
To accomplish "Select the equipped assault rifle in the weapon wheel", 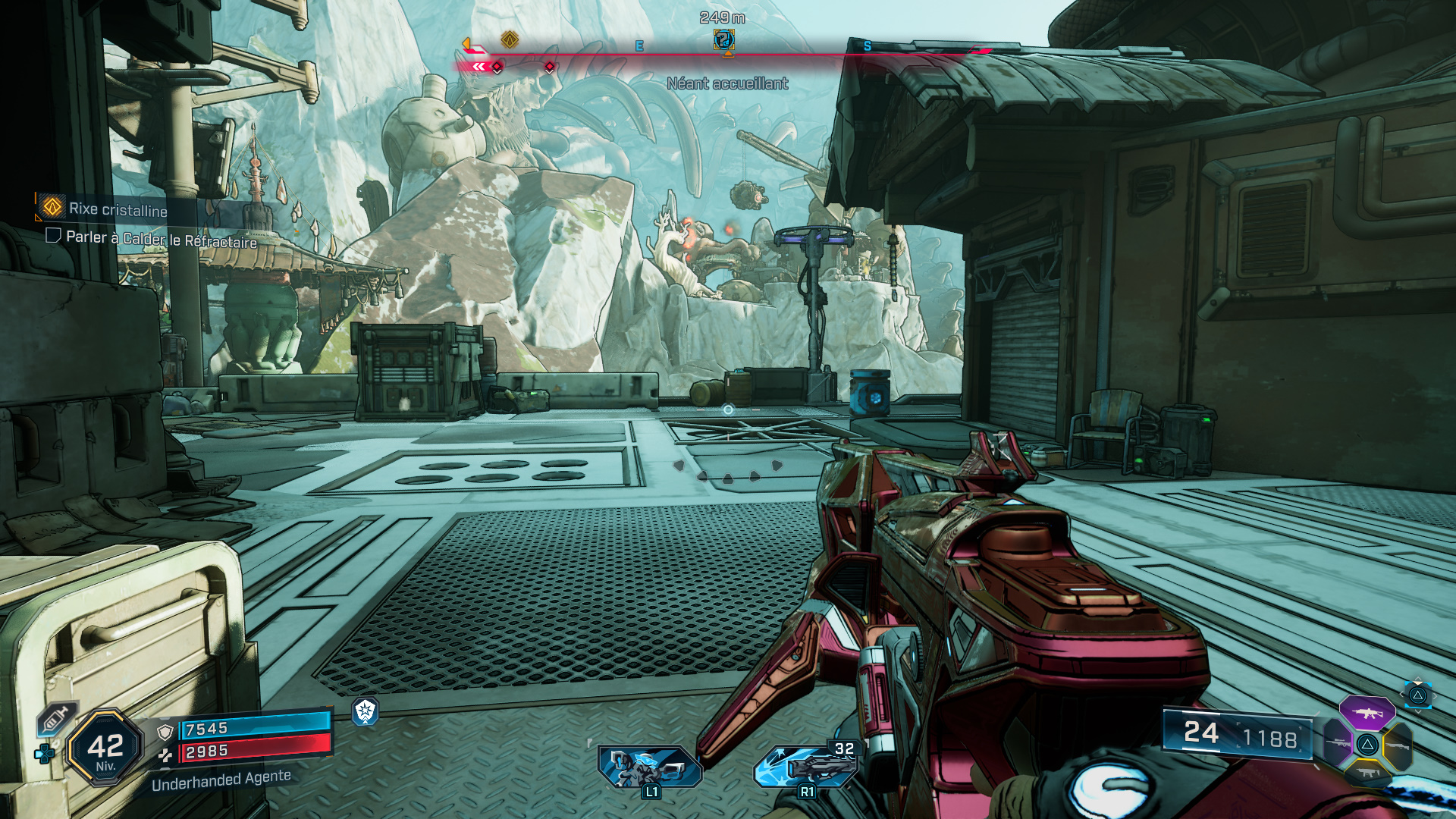I will 1367,714.
